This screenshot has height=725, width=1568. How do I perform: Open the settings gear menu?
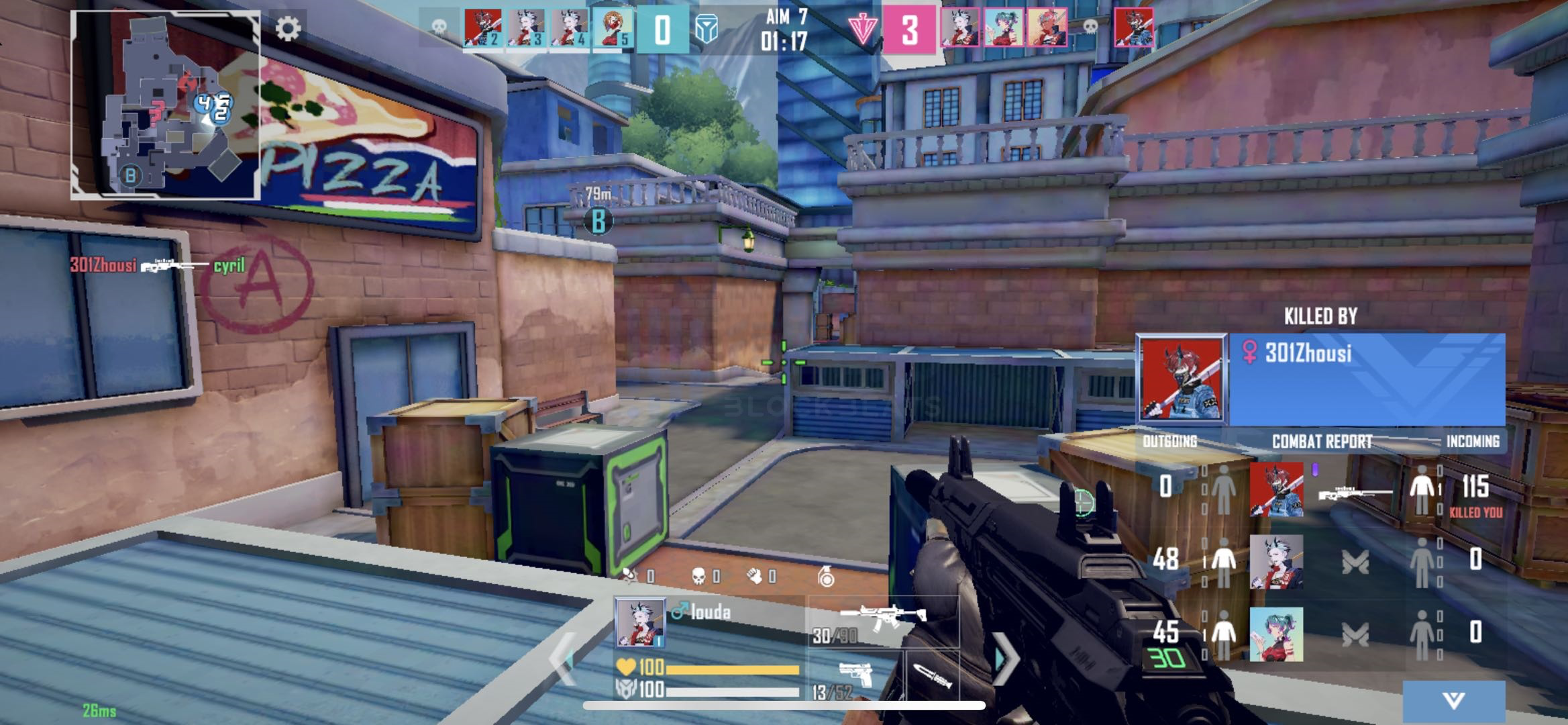click(x=289, y=29)
